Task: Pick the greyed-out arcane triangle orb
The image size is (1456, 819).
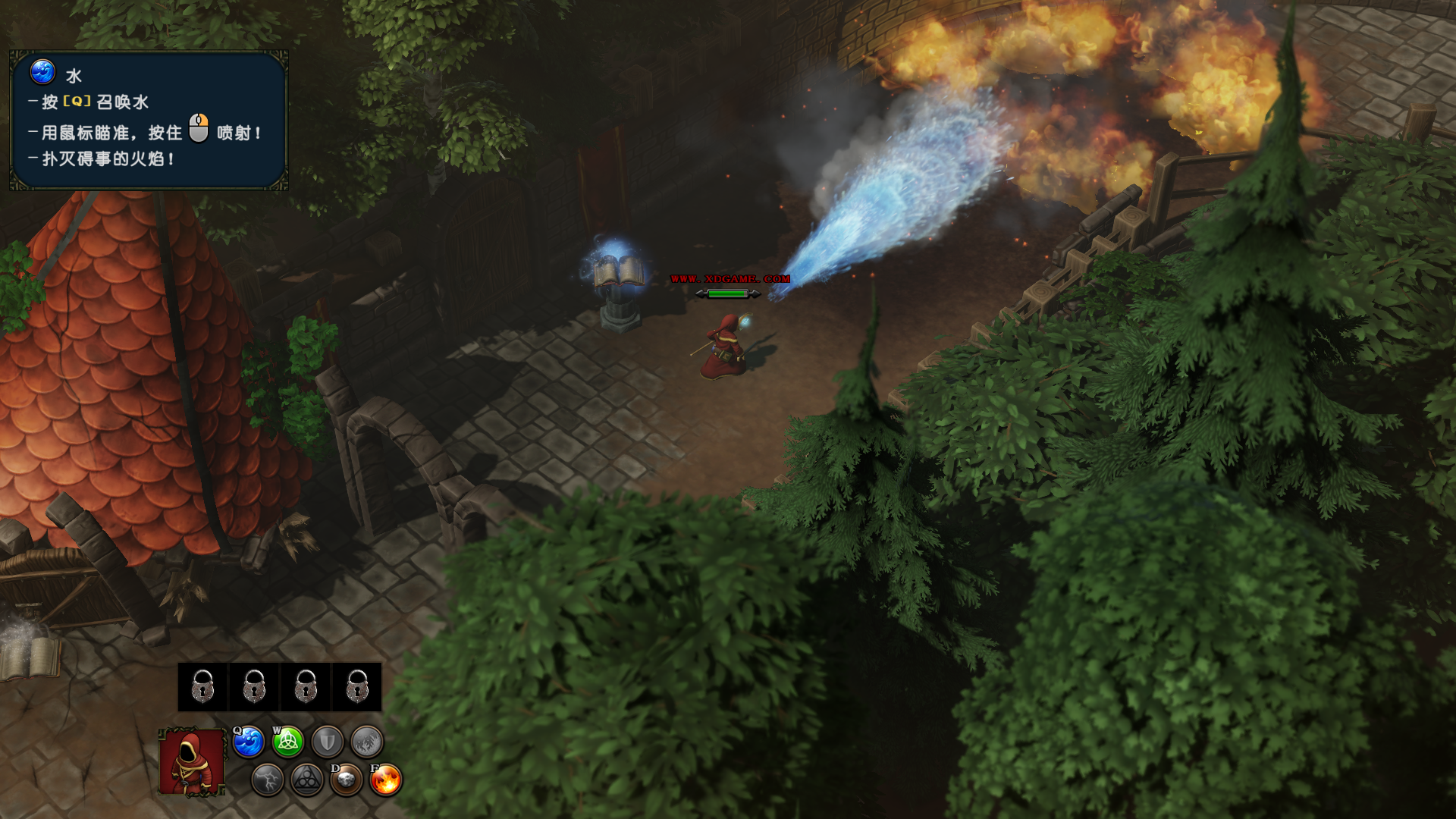Action: click(307, 780)
